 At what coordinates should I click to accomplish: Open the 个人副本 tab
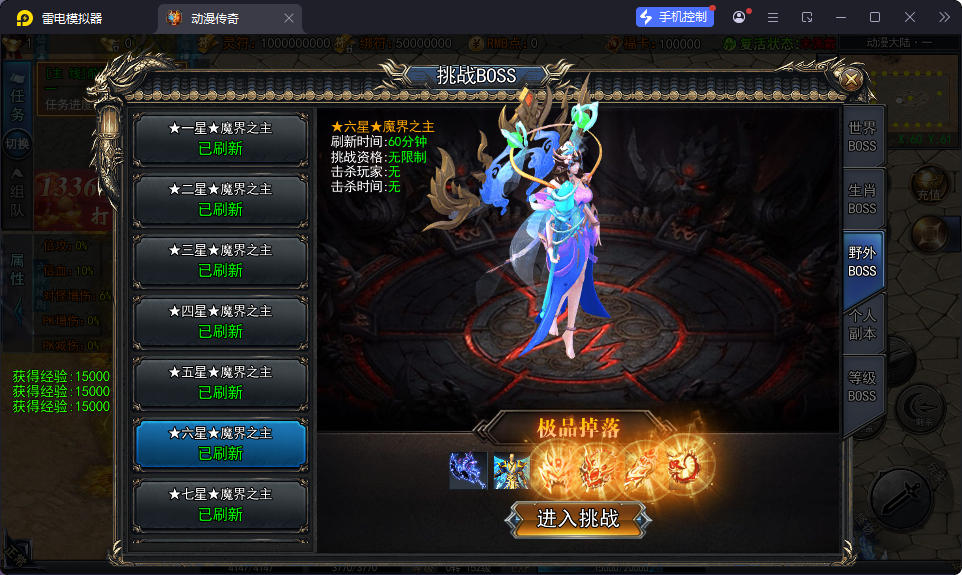tap(862, 324)
